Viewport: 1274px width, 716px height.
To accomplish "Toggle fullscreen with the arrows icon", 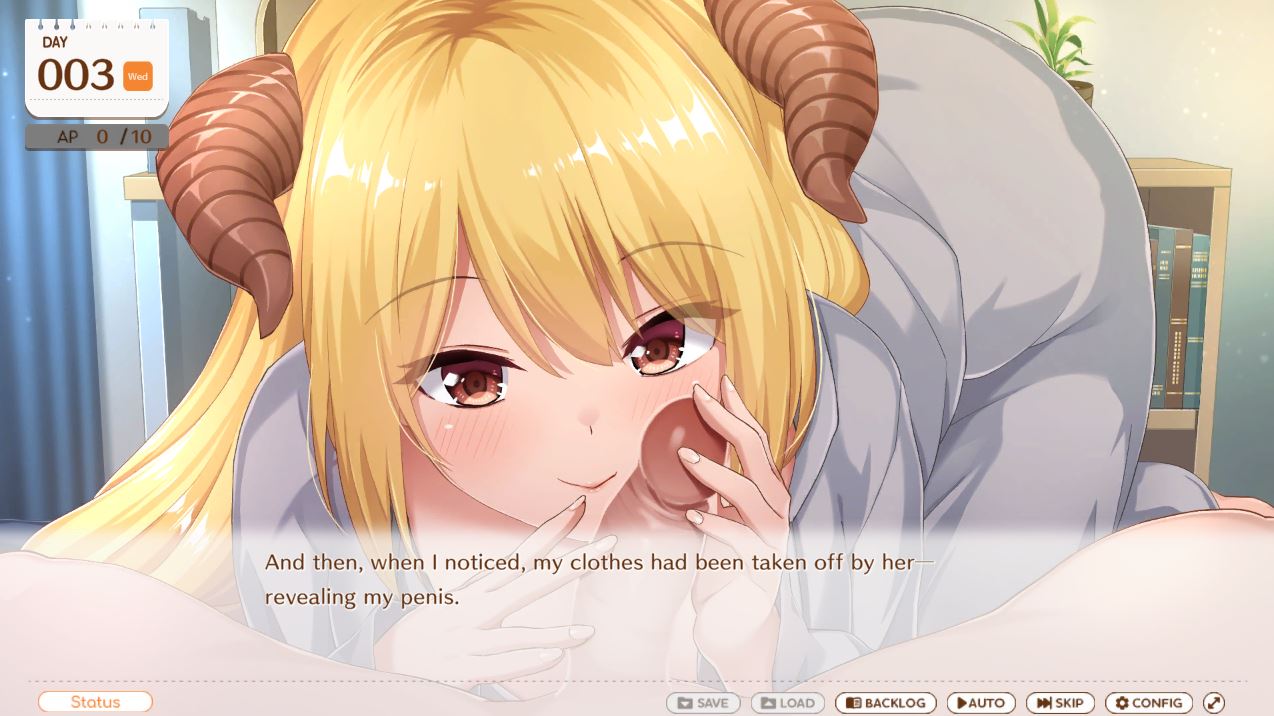I will (x=1214, y=703).
